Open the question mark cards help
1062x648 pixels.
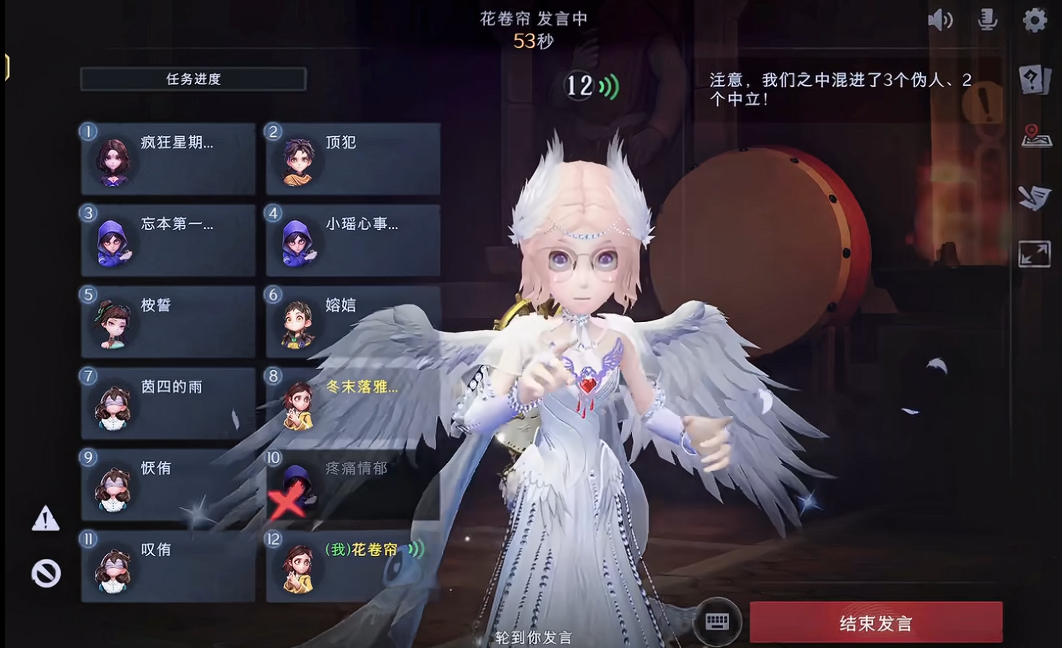coord(1035,80)
